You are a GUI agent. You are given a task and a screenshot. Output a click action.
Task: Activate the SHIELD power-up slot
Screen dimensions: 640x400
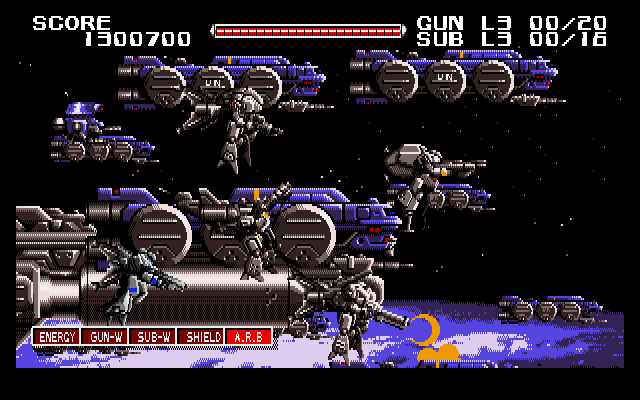(200, 337)
